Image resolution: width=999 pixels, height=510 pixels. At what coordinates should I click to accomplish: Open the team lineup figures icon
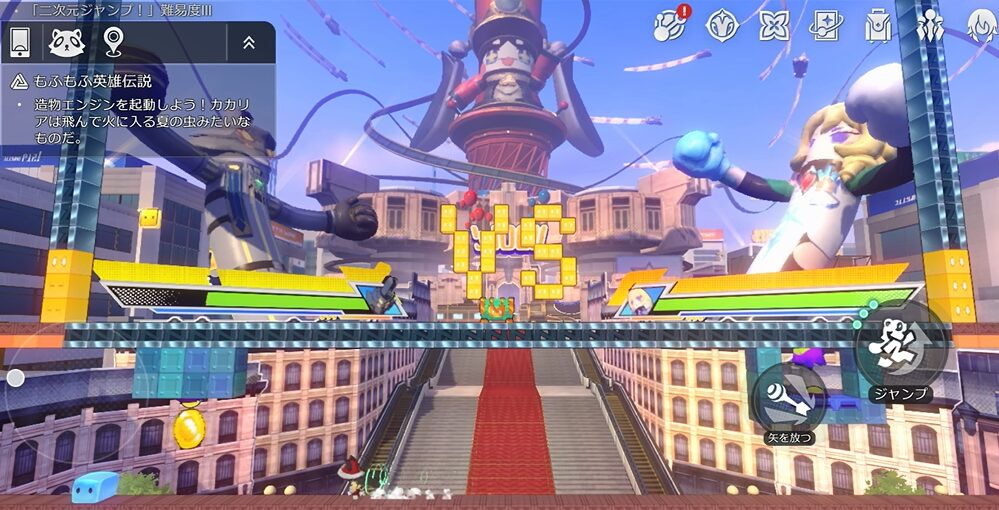[x=930, y=25]
